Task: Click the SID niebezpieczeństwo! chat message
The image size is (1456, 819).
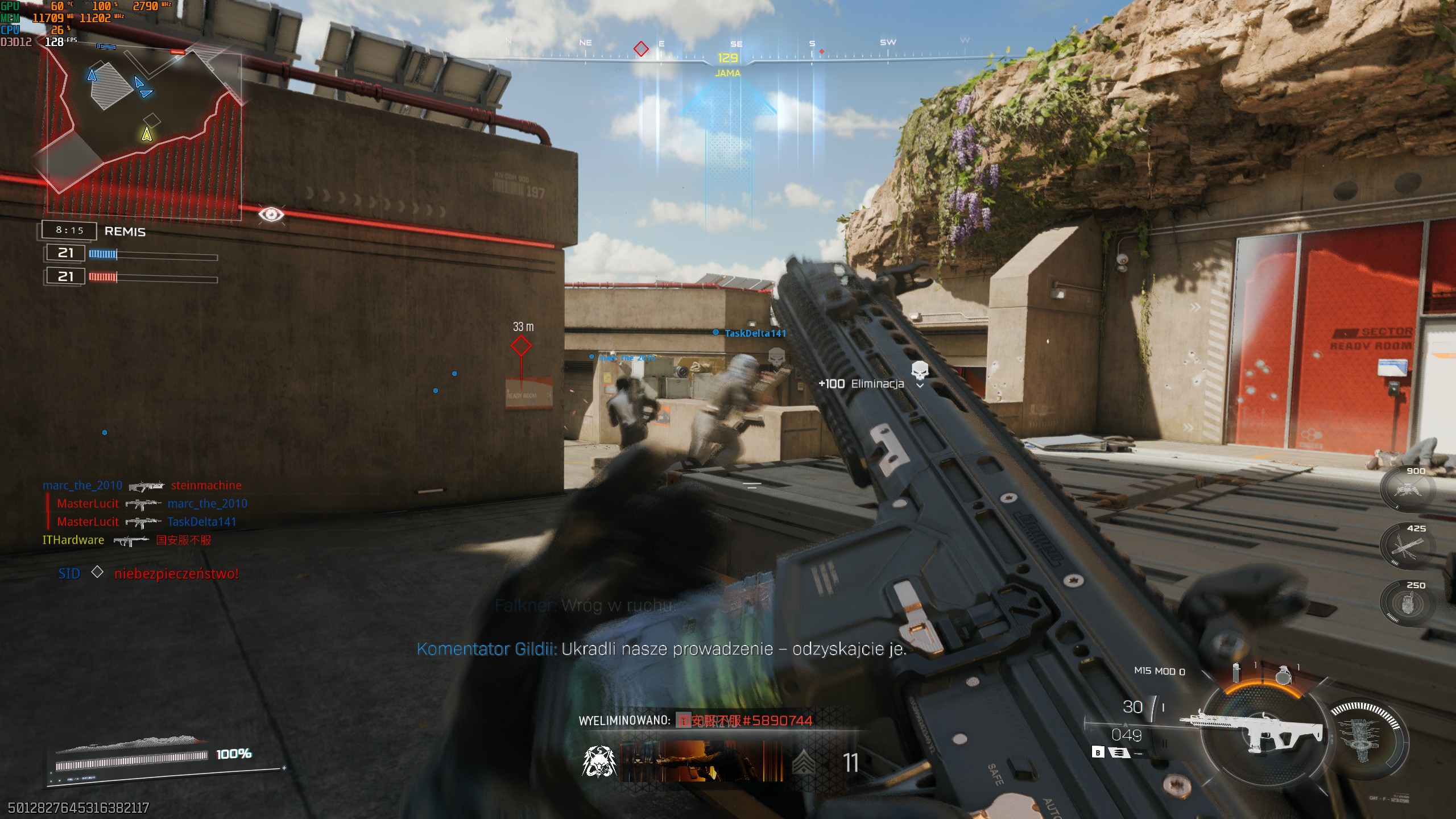Action: (x=148, y=573)
